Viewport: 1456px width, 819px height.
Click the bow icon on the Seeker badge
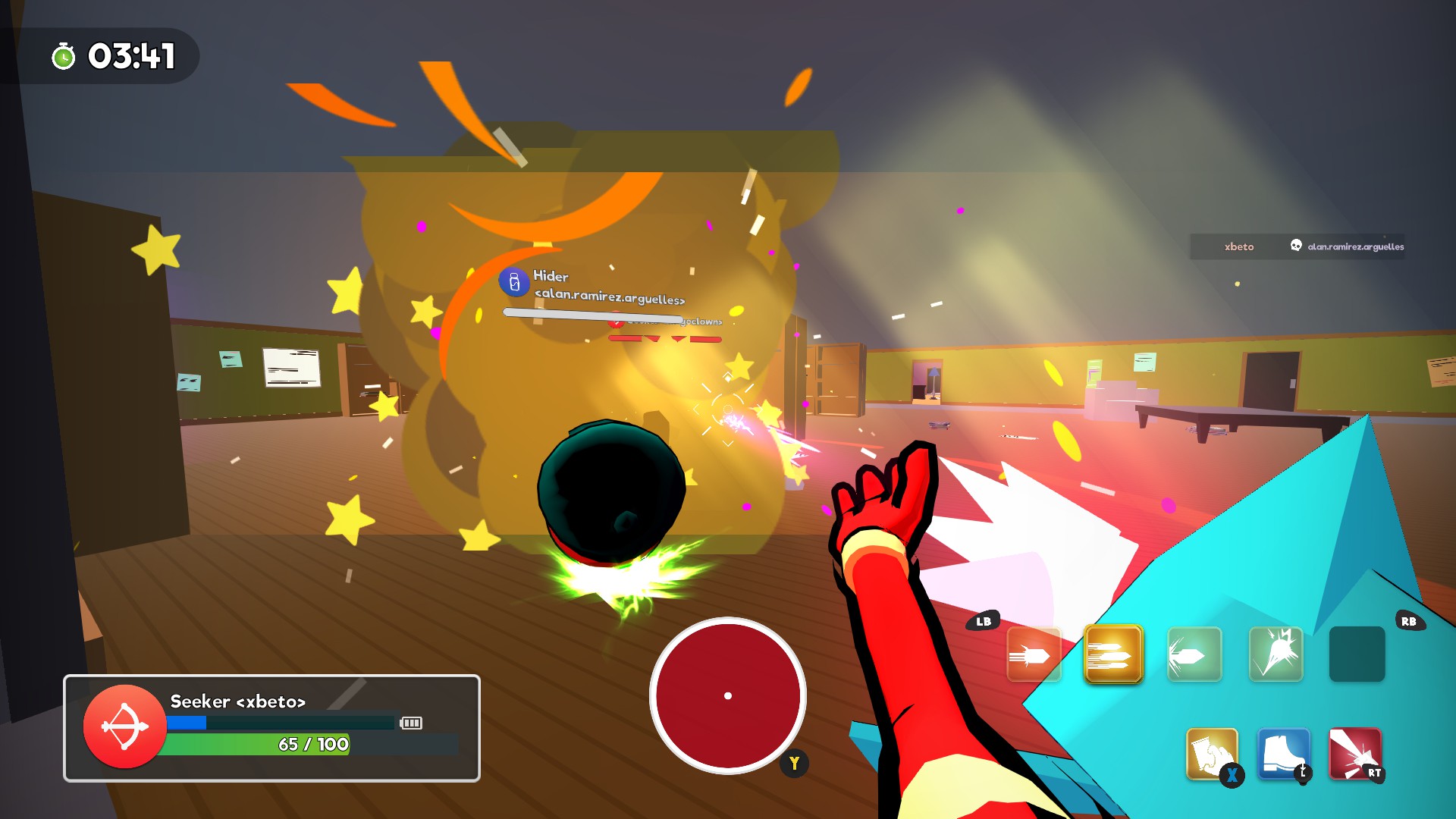[x=124, y=726]
